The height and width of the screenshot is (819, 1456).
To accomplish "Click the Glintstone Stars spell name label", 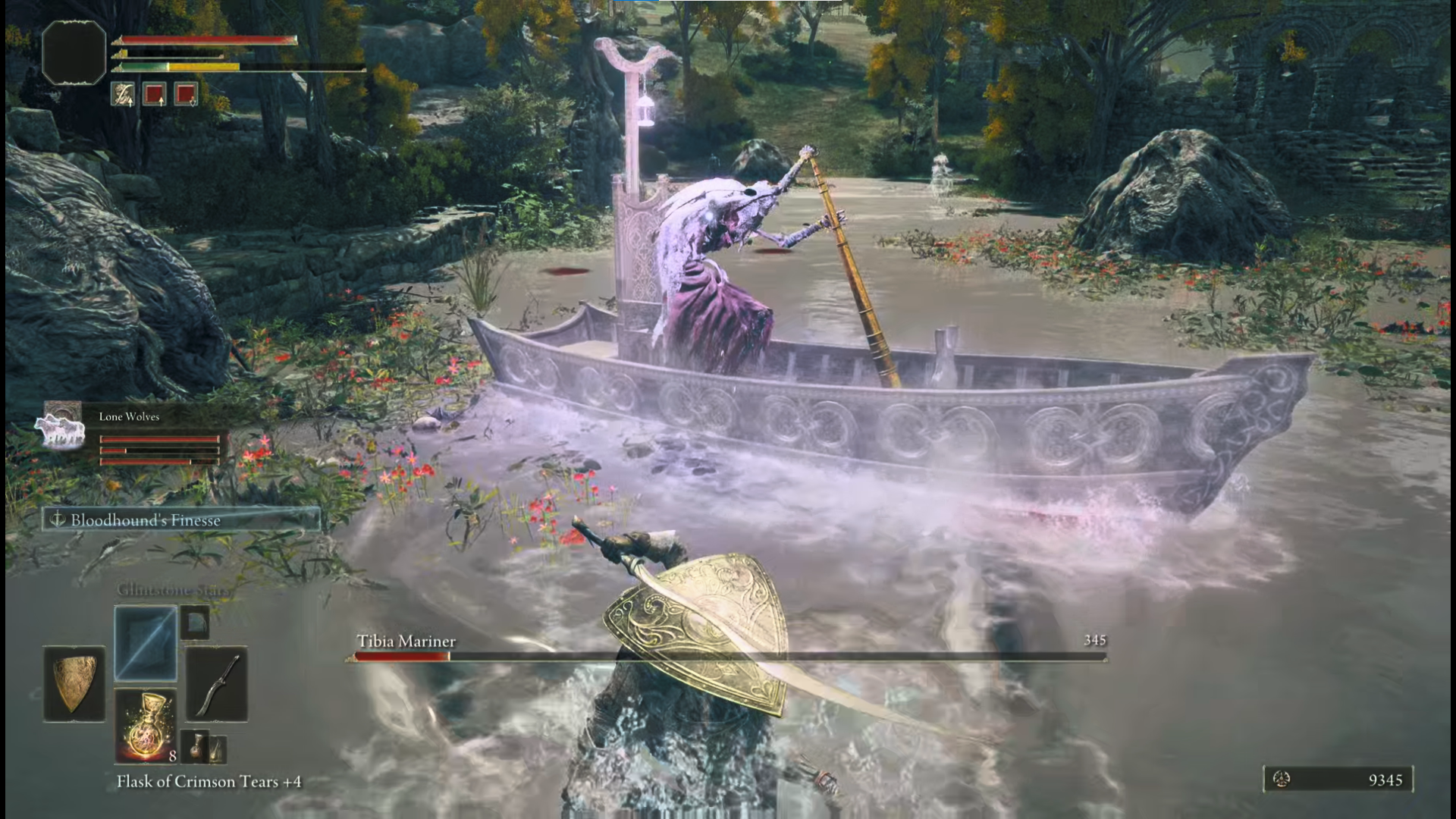I will point(174,589).
